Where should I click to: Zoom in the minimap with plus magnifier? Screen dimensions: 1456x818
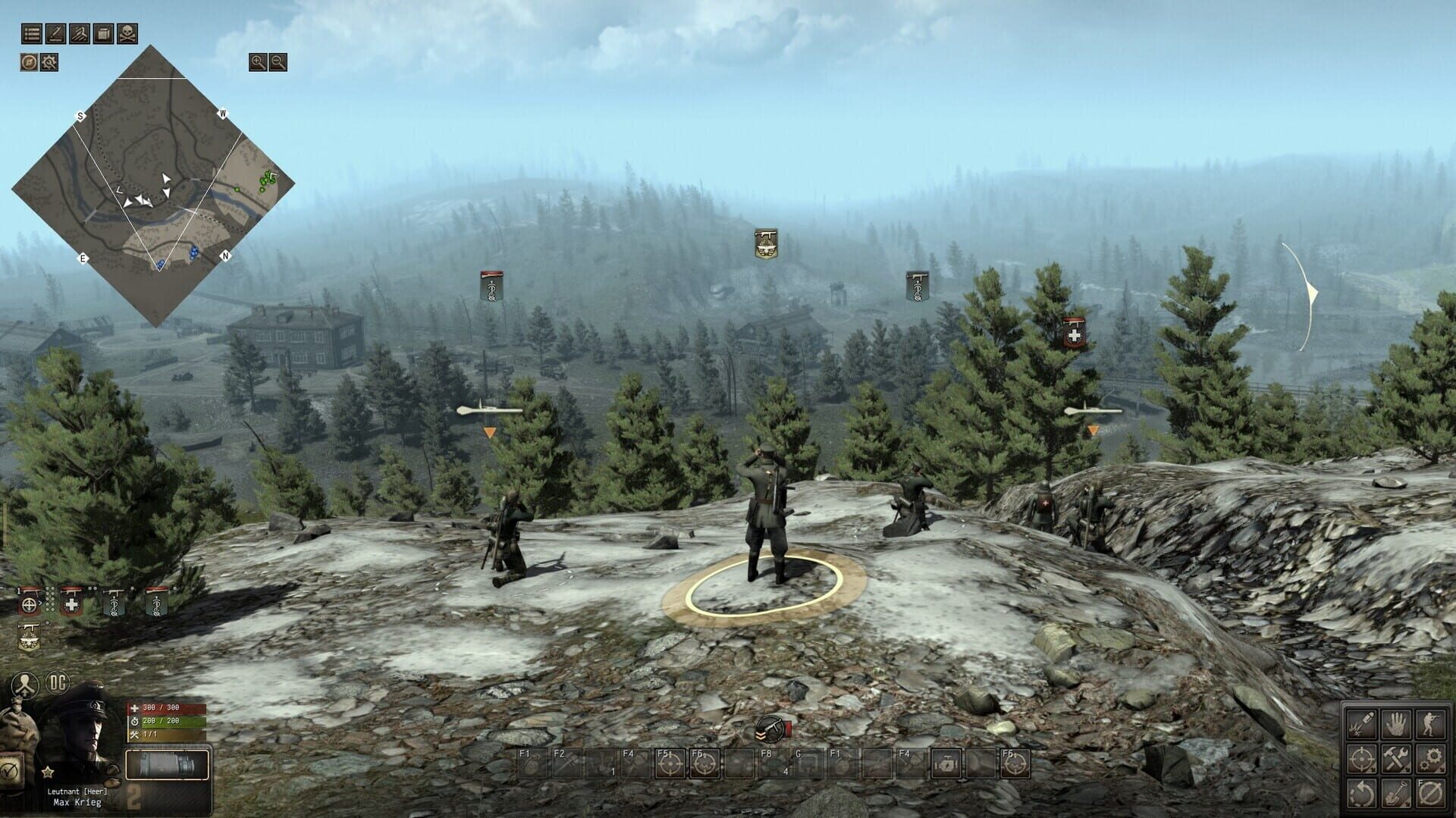point(256,64)
